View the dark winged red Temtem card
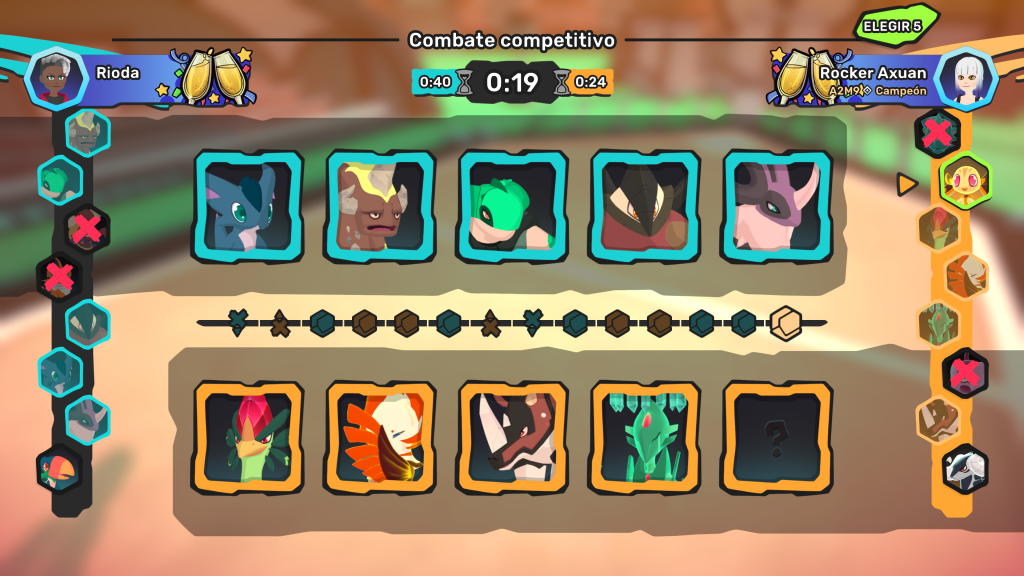The image size is (1024, 576). click(645, 207)
